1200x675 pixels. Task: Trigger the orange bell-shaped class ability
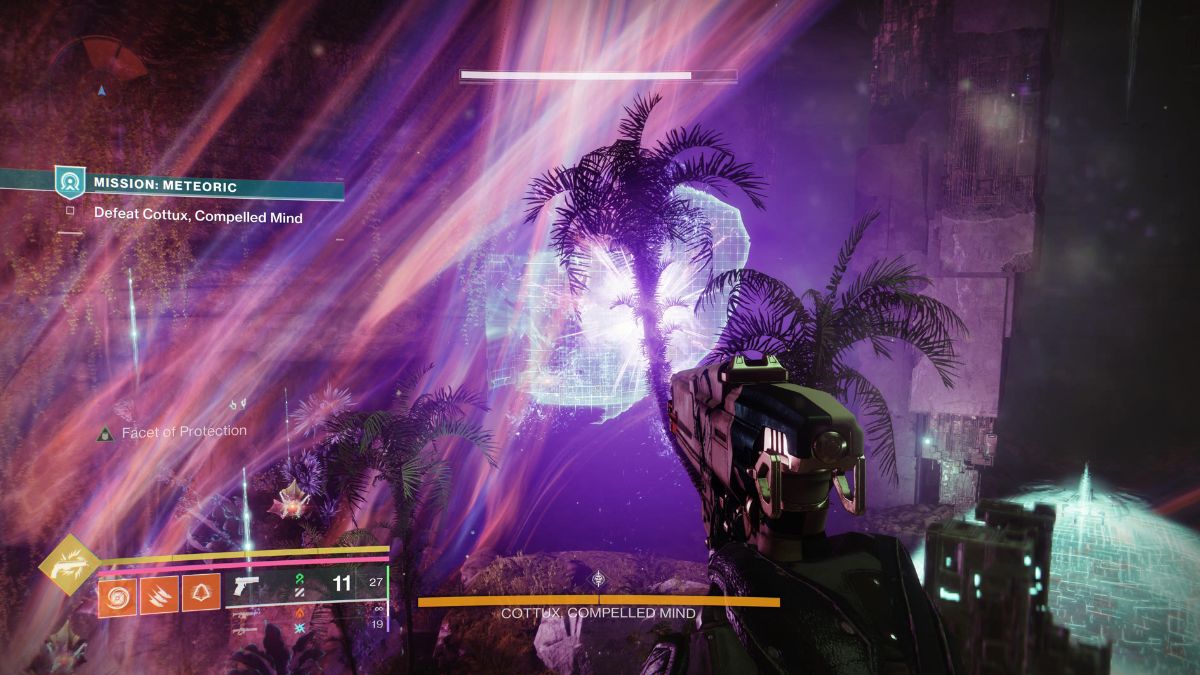201,595
